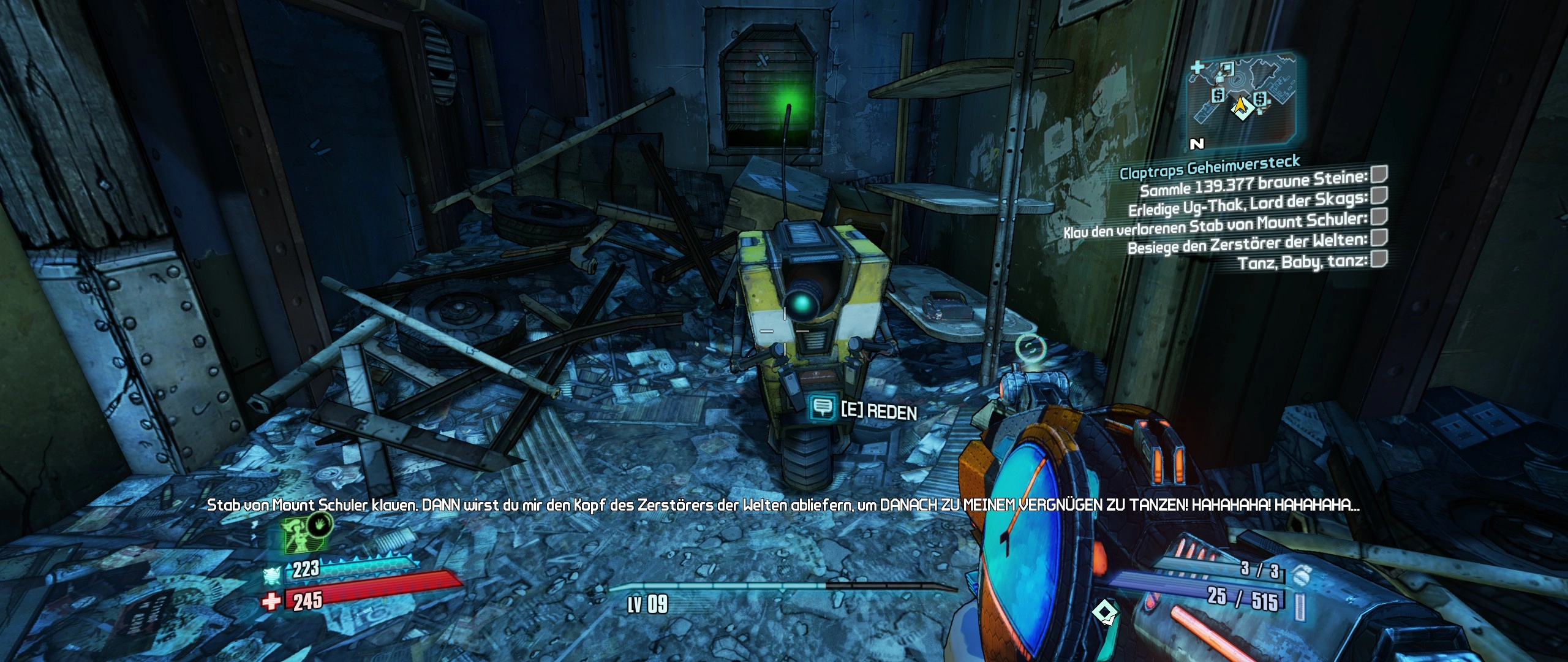This screenshot has width=1568, height=662.
Task: Click the minimap in the corner
Action: [x=1242, y=98]
